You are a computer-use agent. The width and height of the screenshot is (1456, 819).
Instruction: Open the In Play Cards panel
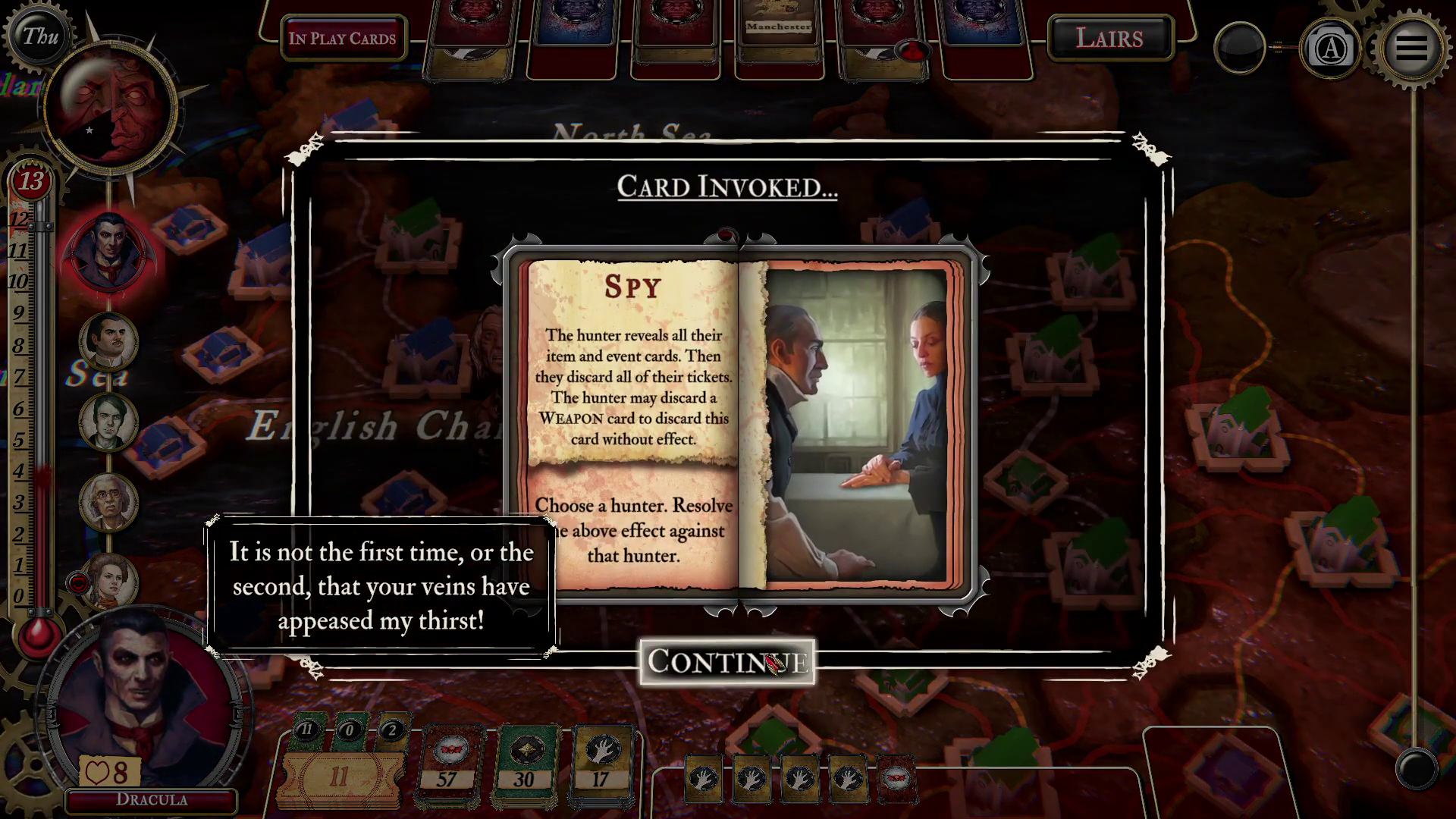(342, 39)
